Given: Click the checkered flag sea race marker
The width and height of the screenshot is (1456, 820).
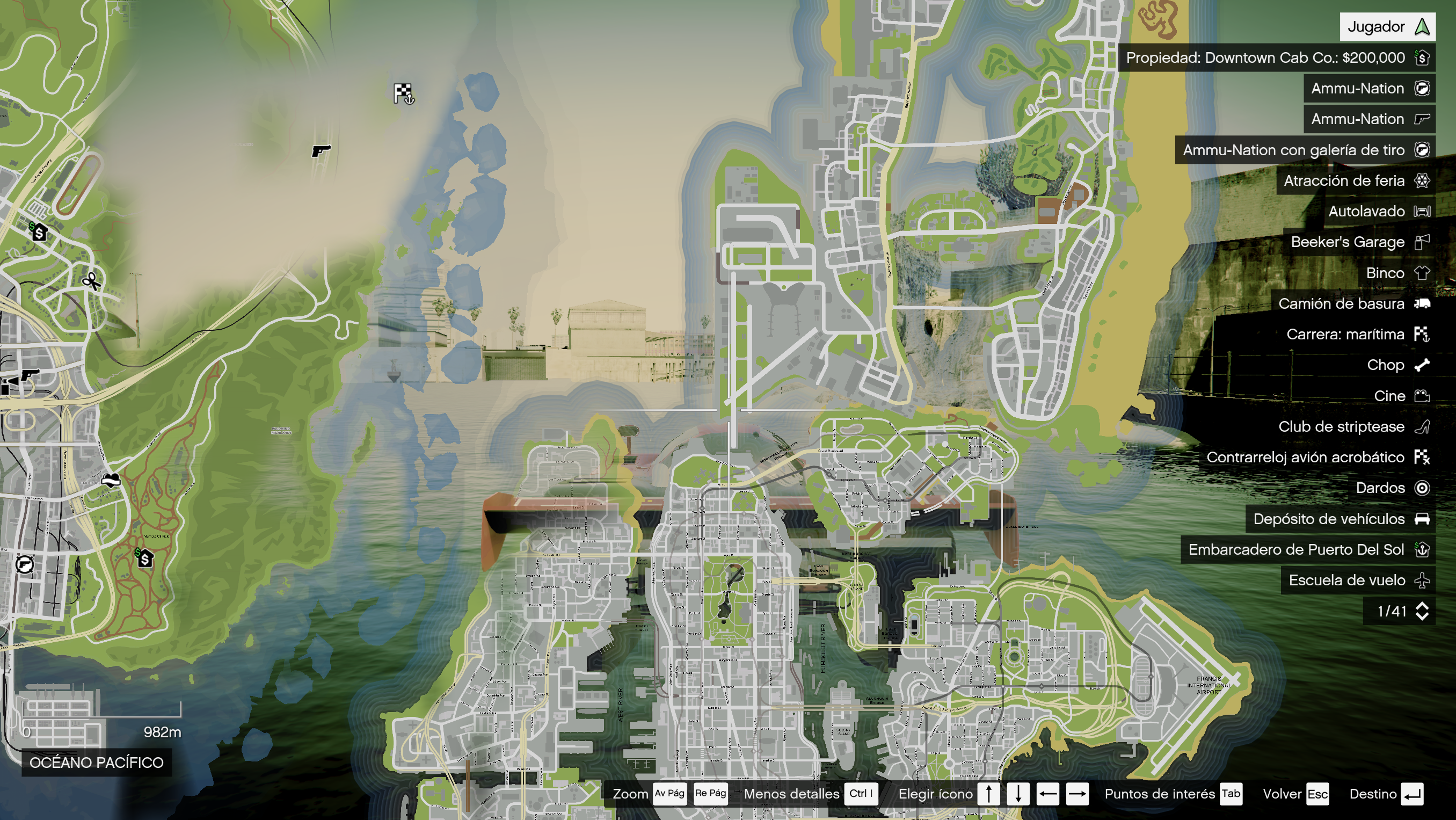Looking at the screenshot, I should pos(404,93).
